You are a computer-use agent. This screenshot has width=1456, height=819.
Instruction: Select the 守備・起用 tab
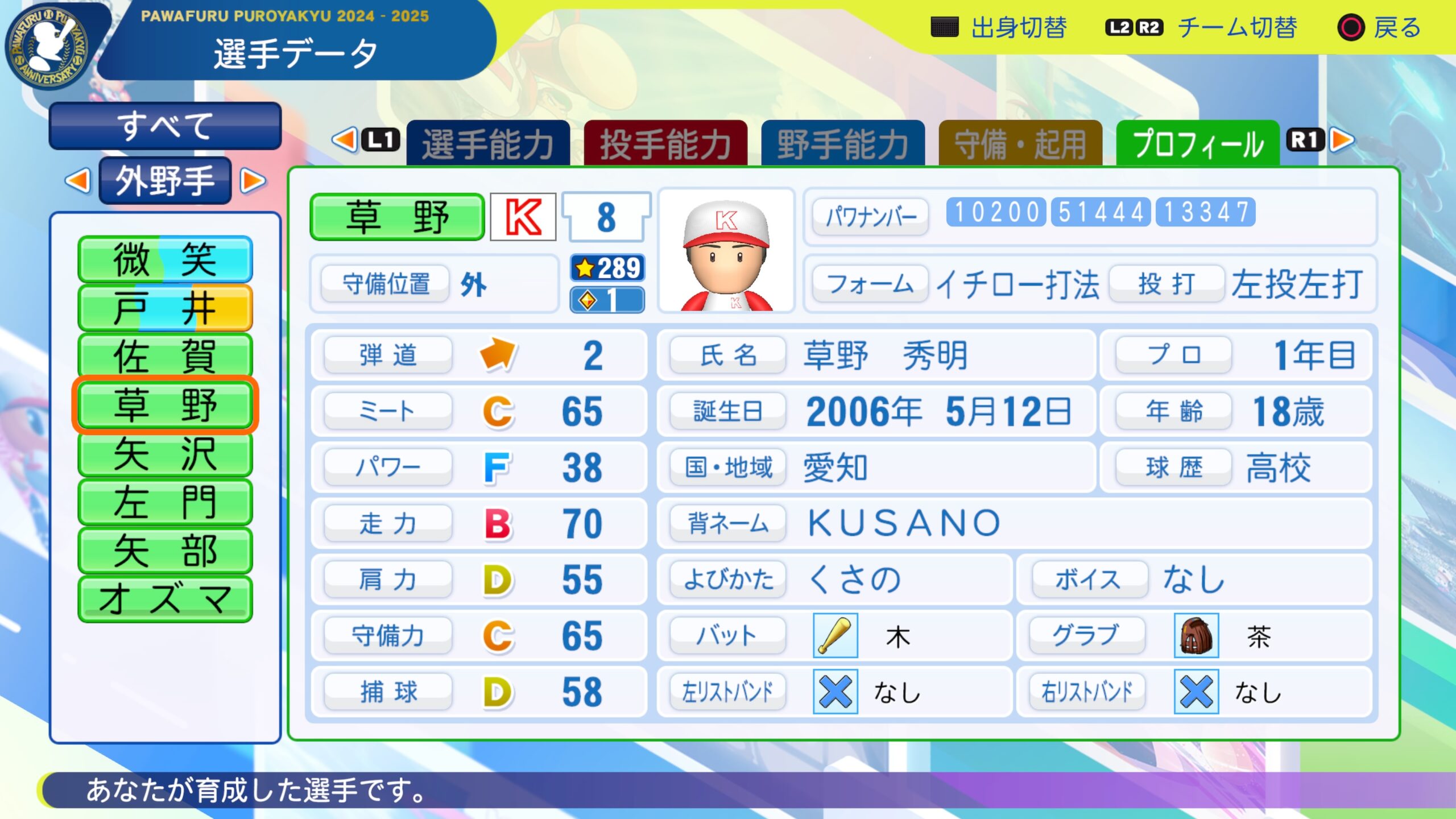point(1020,143)
